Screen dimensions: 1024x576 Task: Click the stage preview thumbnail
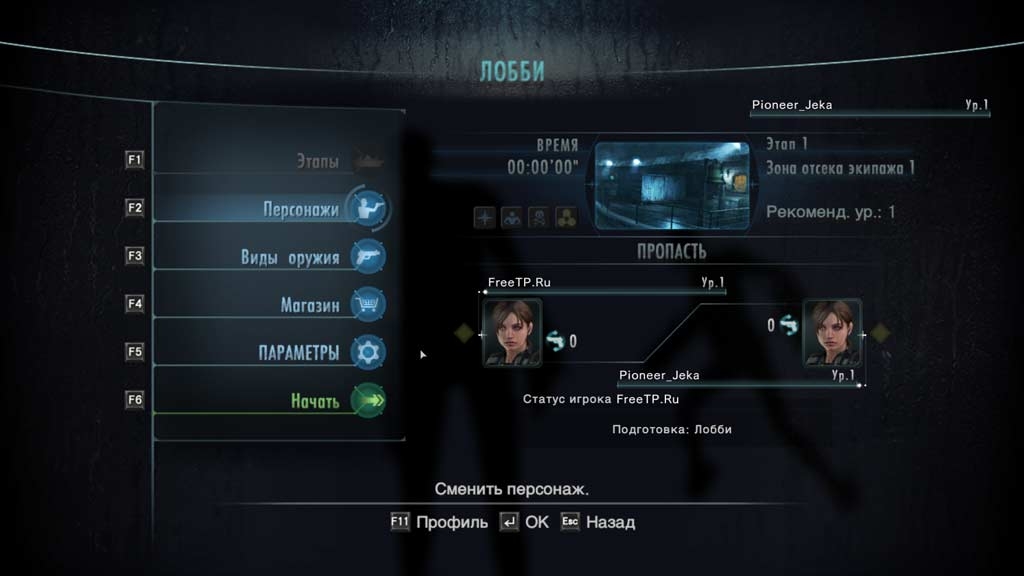(x=671, y=185)
